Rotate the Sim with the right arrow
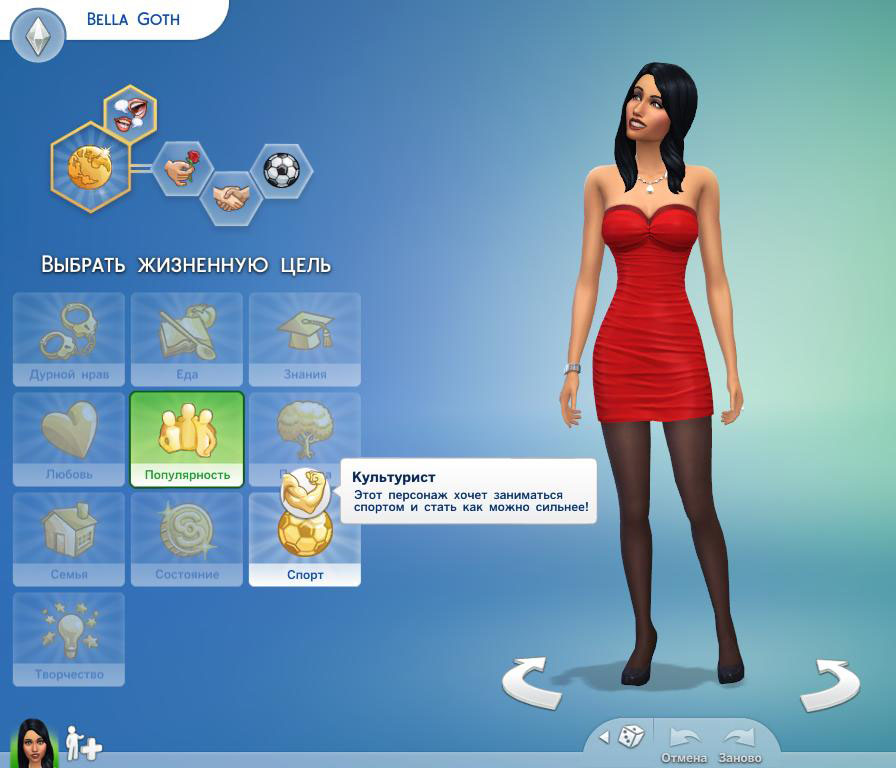The image size is (896, 768). click(x=828, y=682)
